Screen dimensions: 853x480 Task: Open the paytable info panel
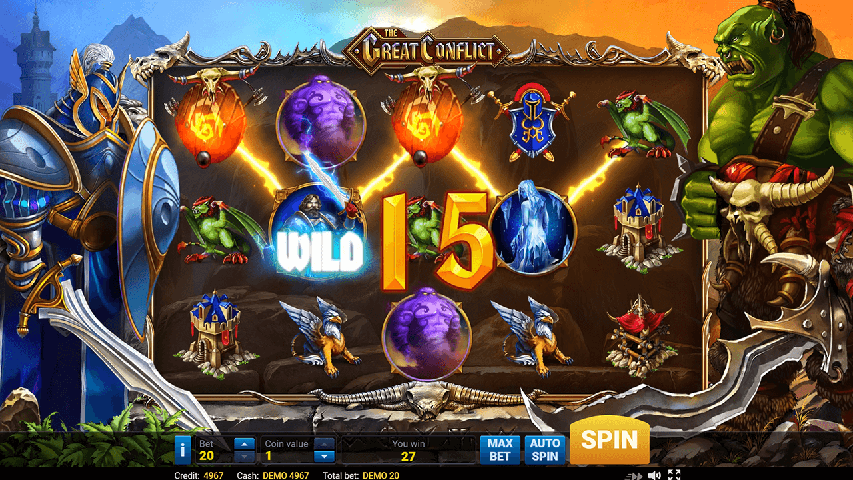pyautogui.click(x=182, y=449)
